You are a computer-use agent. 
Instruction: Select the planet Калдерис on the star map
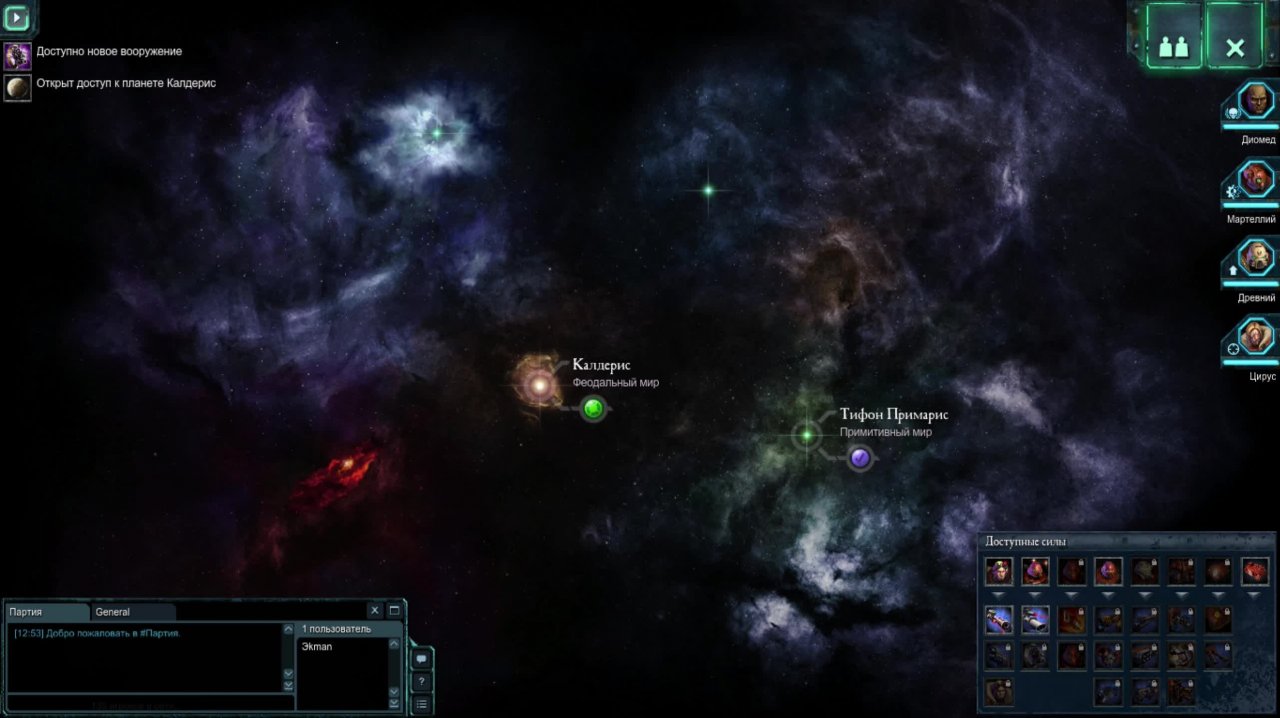540,384
